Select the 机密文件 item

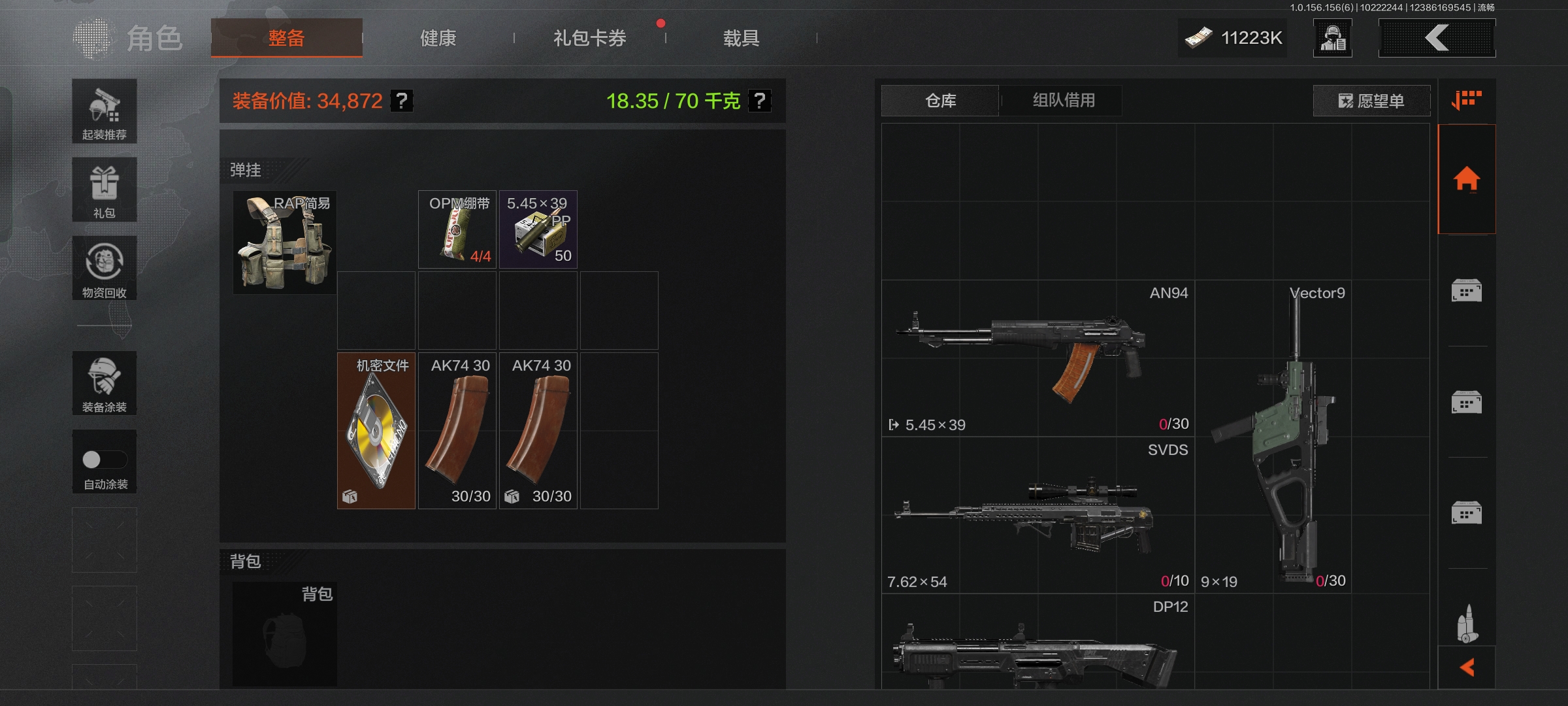click(x=376, y=431)
